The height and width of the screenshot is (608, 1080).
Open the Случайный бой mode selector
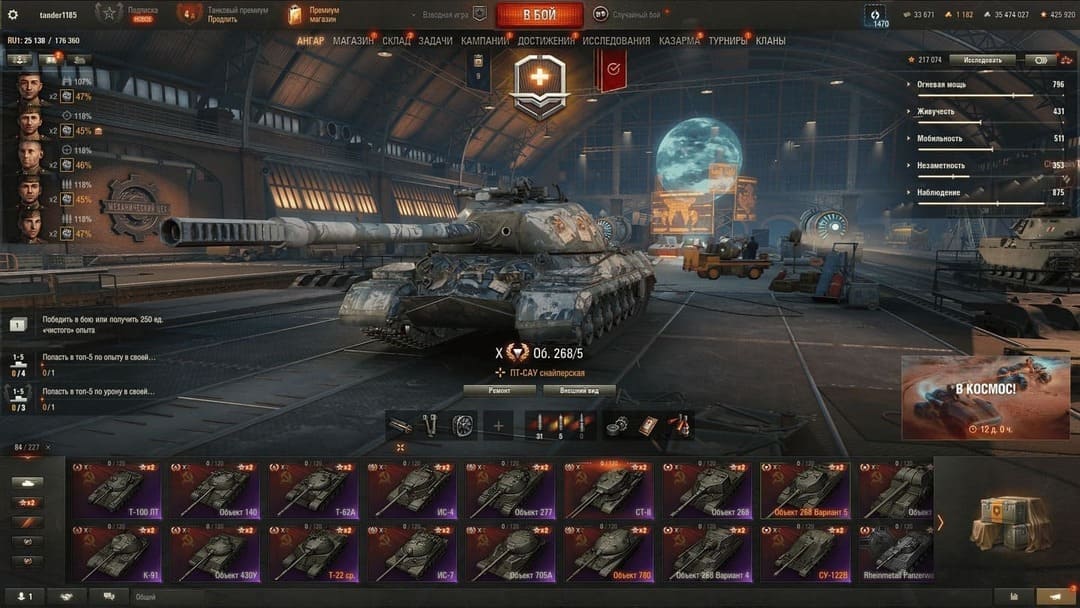coord(628,14)
